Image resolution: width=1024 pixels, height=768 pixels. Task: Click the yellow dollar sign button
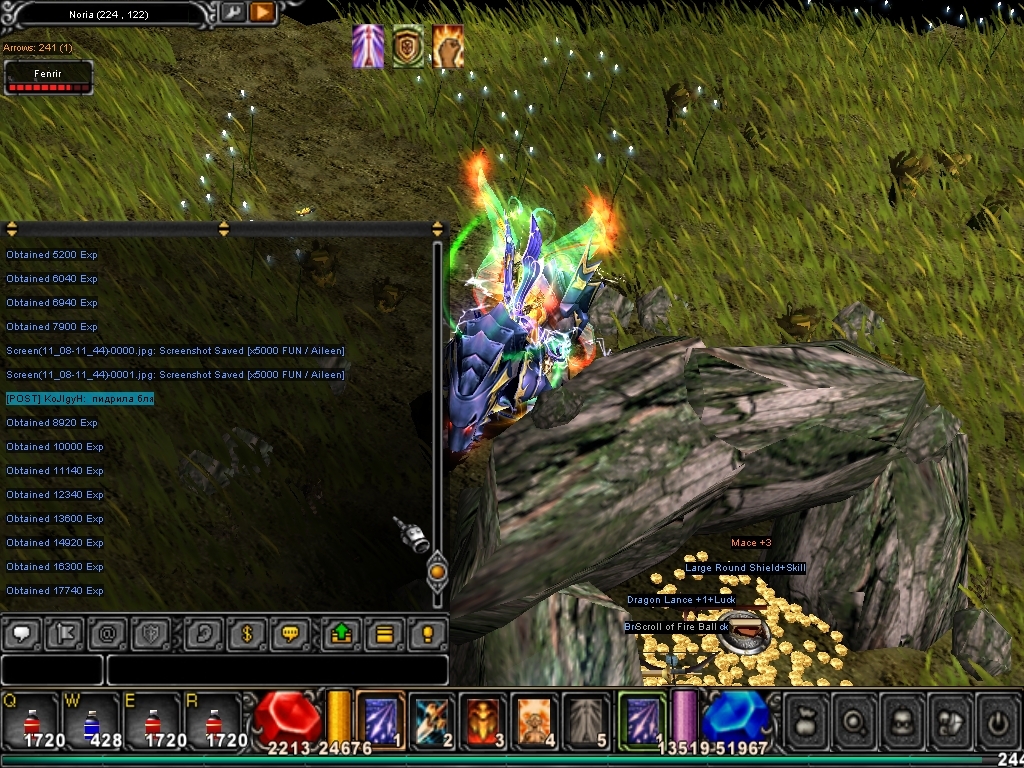click(246, 633)
